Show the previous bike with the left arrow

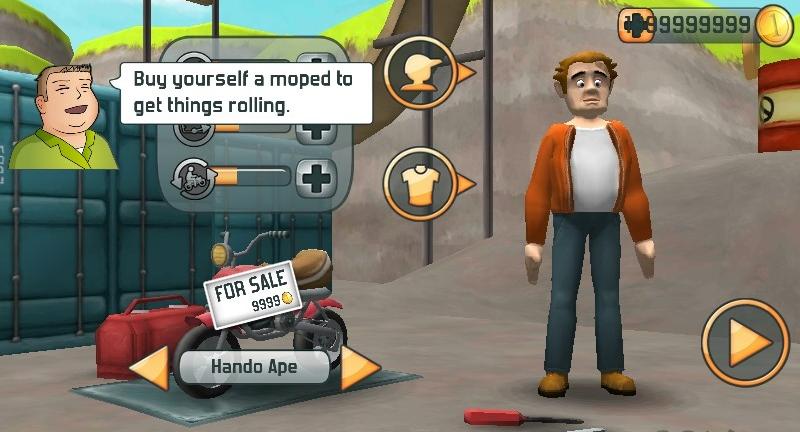[x=149, y=368]
